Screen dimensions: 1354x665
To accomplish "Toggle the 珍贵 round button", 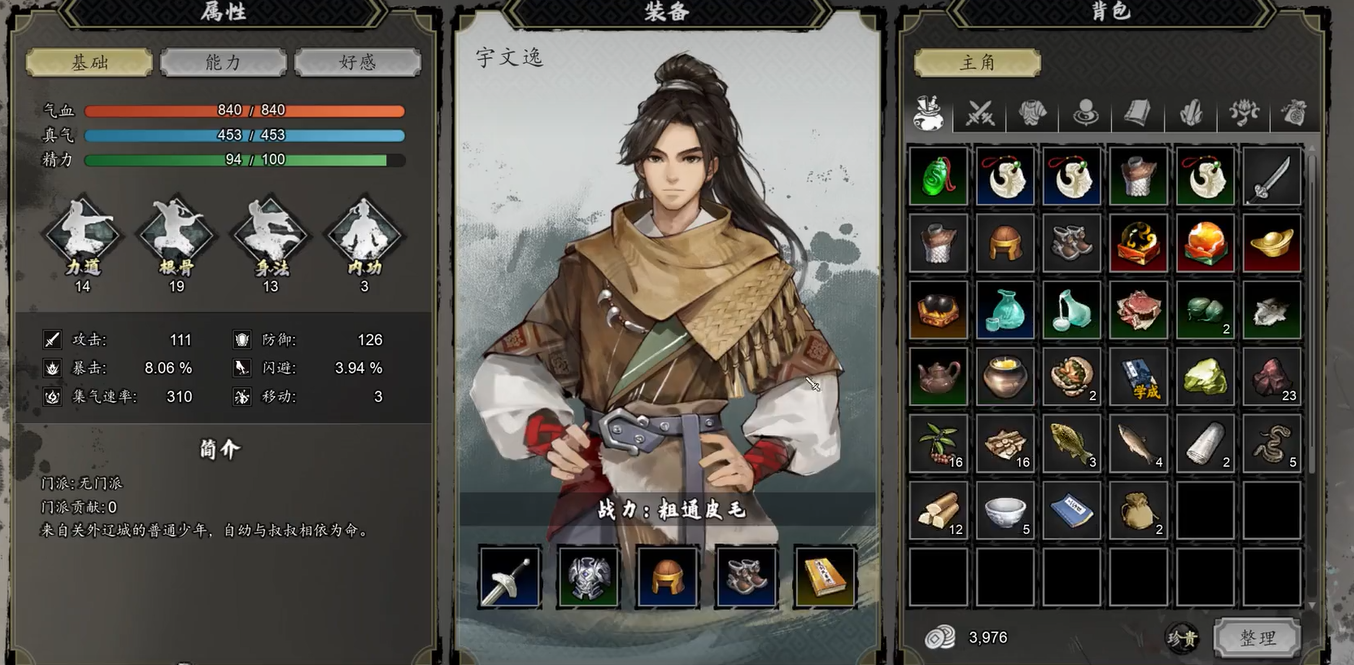I will (1182, 637).
